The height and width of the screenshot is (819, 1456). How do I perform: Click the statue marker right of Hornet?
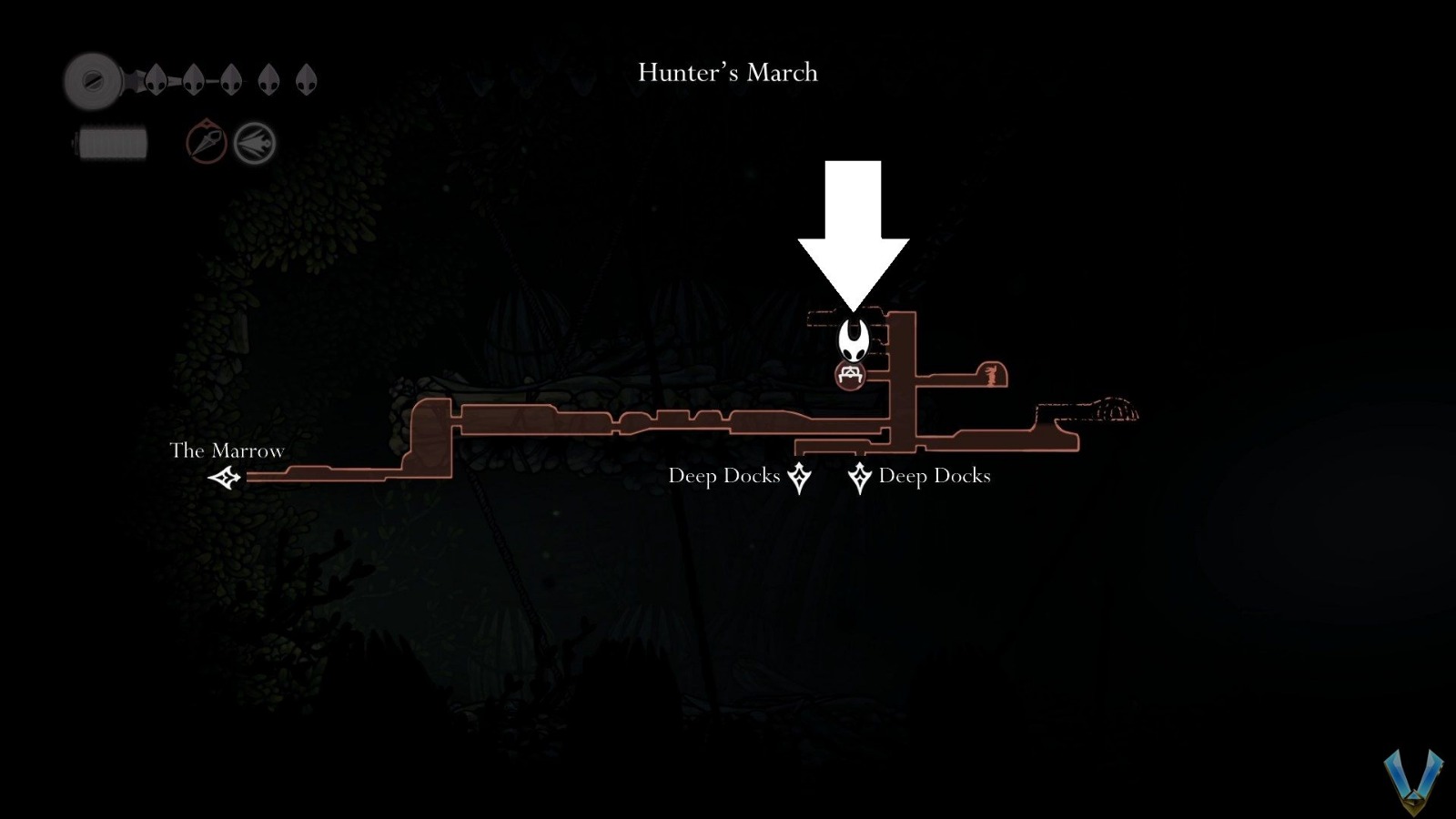(x=990, y=372)
